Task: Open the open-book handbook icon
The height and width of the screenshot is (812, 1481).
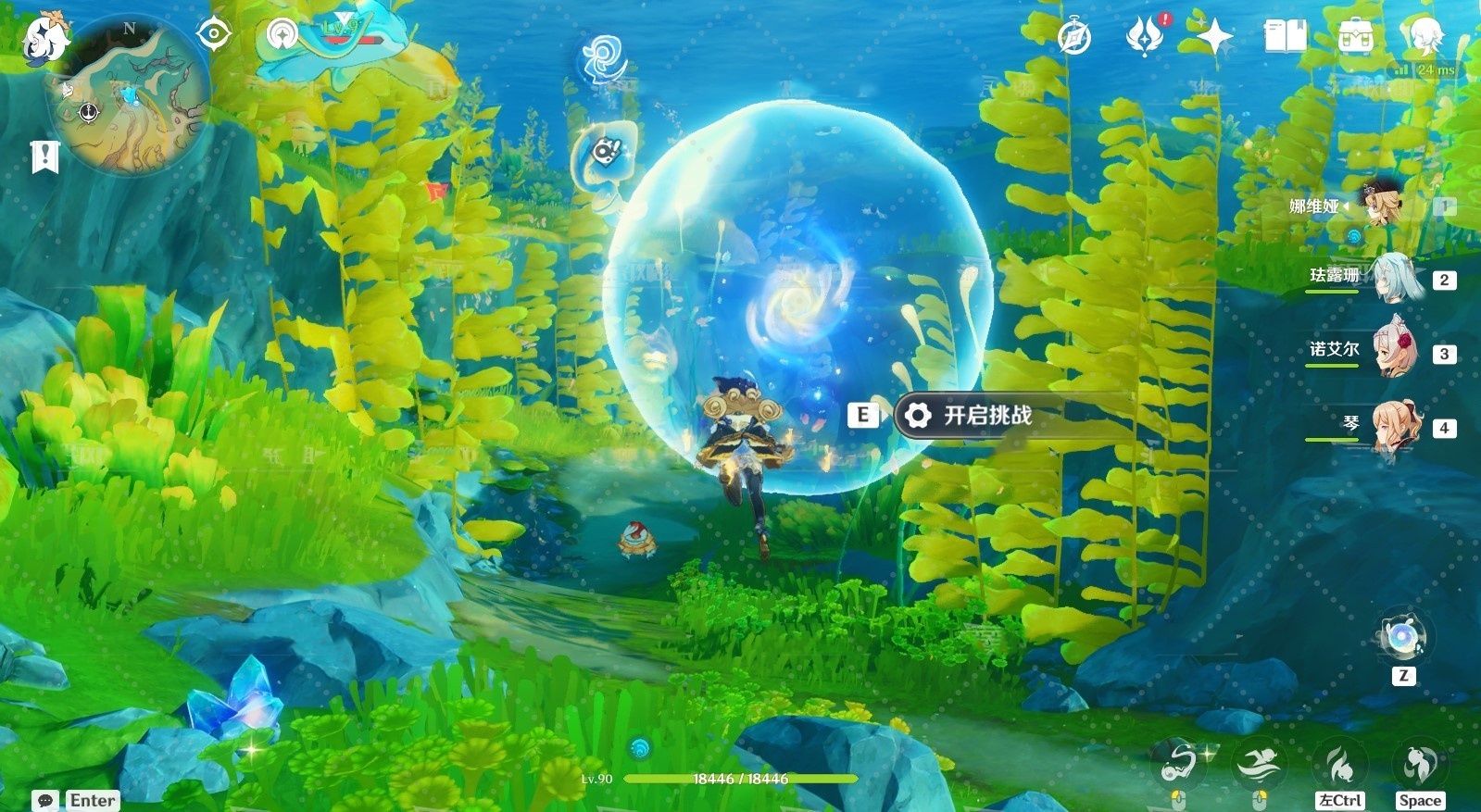Action: click(x=1285, y=36)
